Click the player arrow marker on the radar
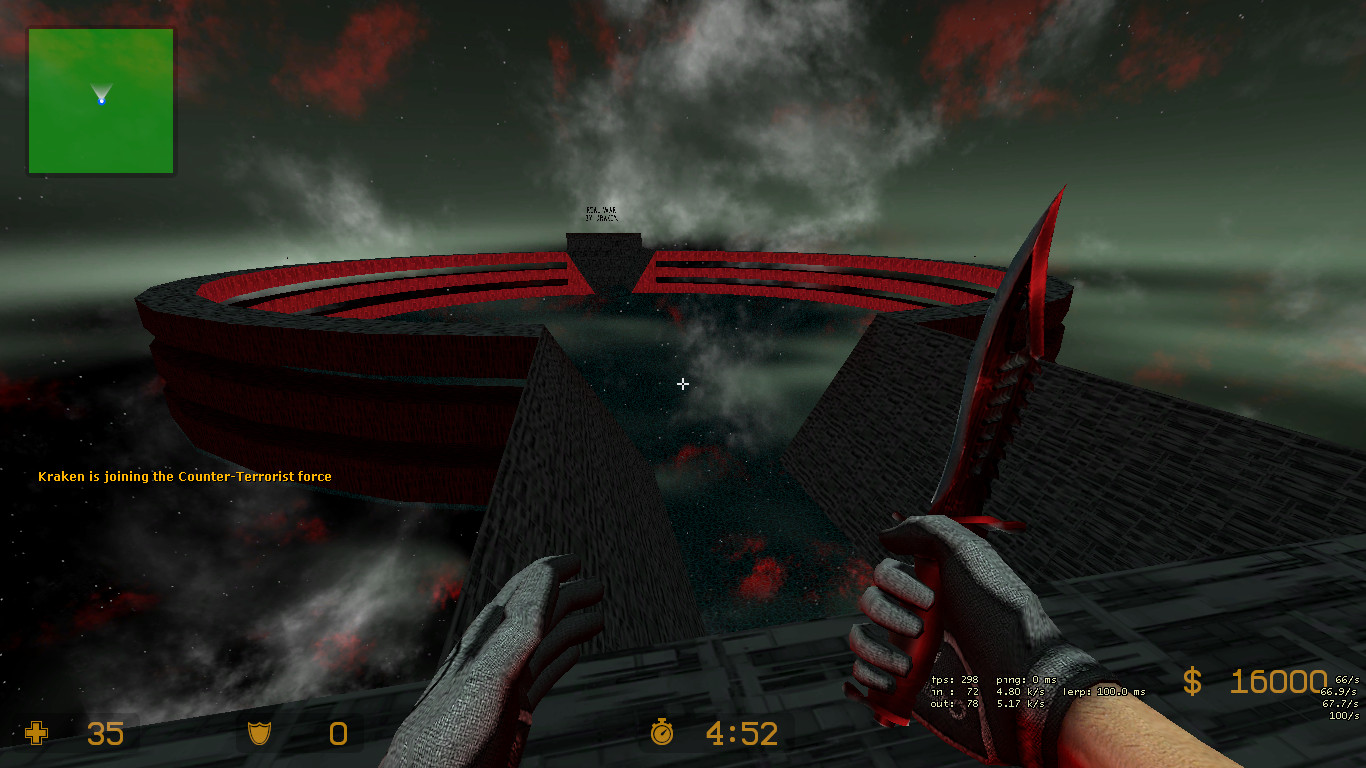1366x768 pixels. 101,95
